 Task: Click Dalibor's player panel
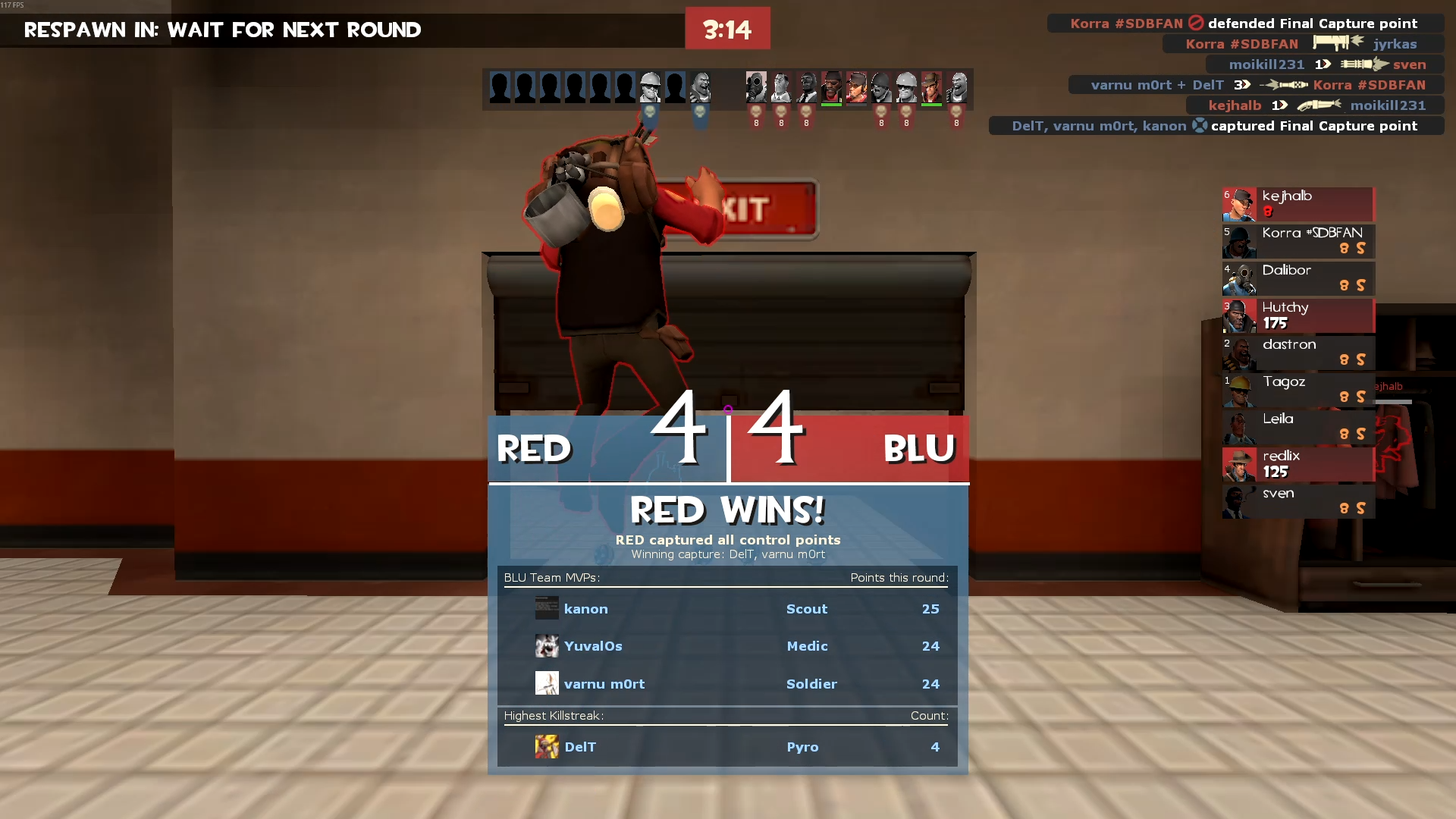[x=1298, y=278]
